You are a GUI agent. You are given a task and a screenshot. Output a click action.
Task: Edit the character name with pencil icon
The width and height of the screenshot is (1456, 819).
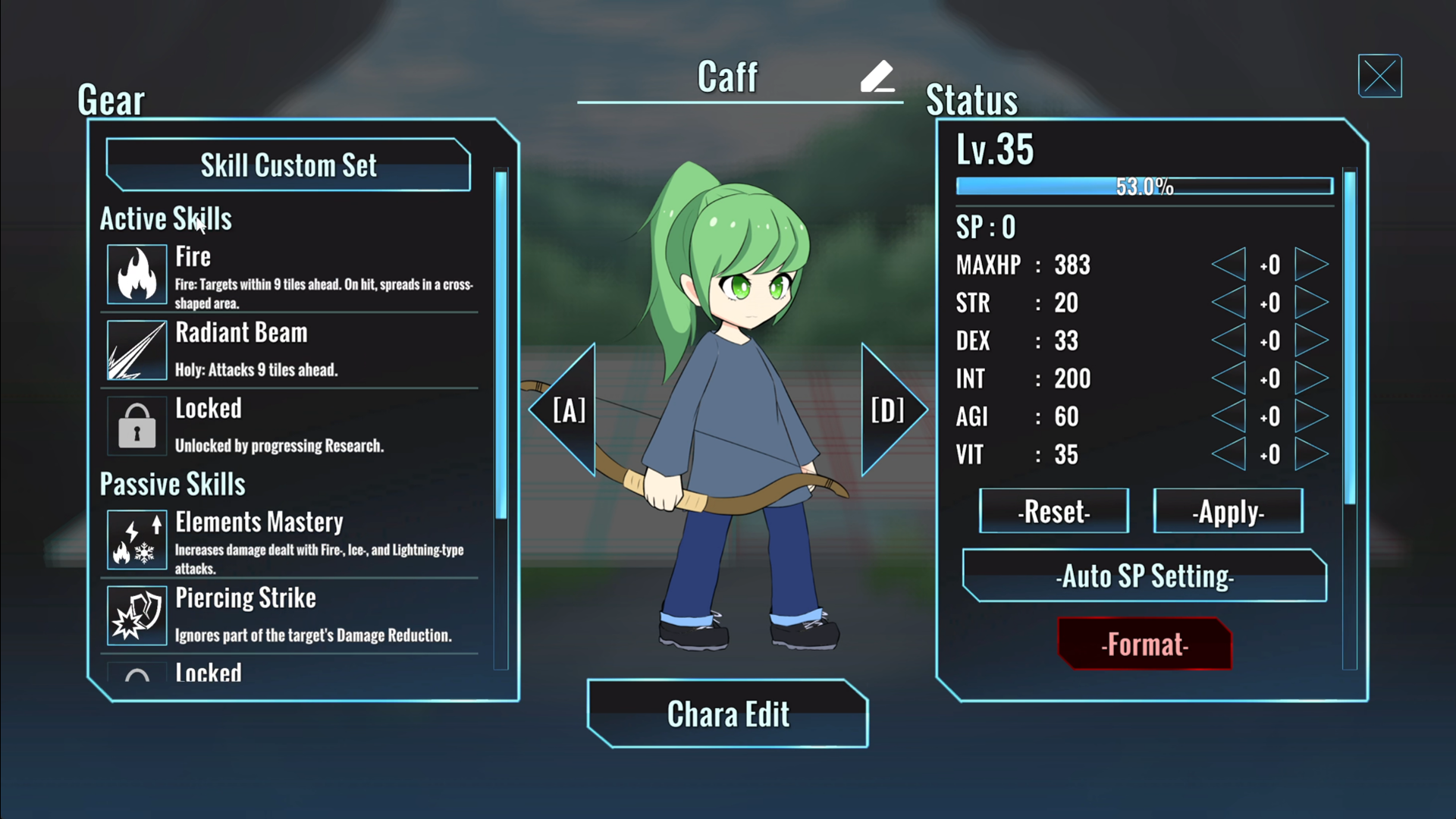coord(877,77)
